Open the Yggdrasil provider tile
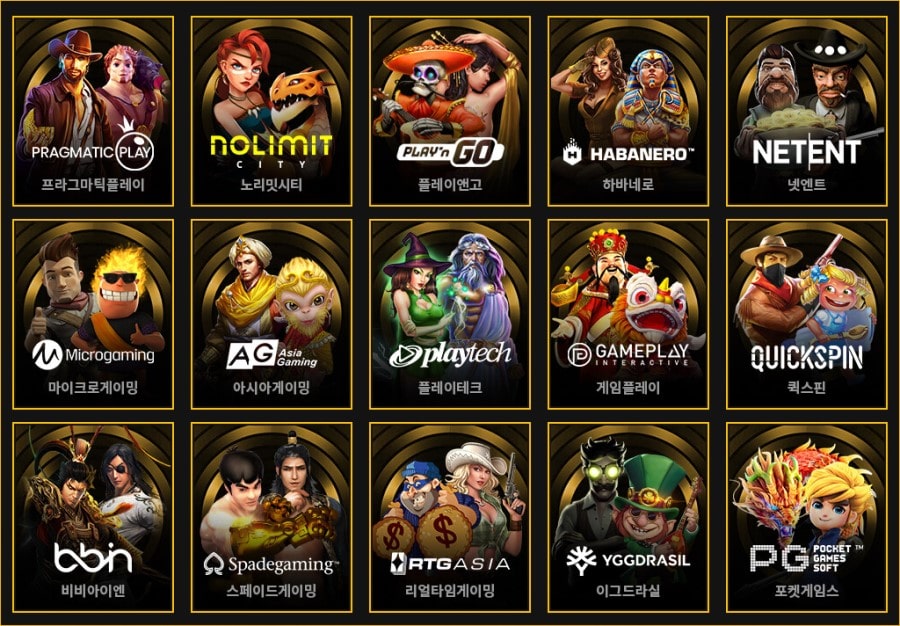 point(628,515)
